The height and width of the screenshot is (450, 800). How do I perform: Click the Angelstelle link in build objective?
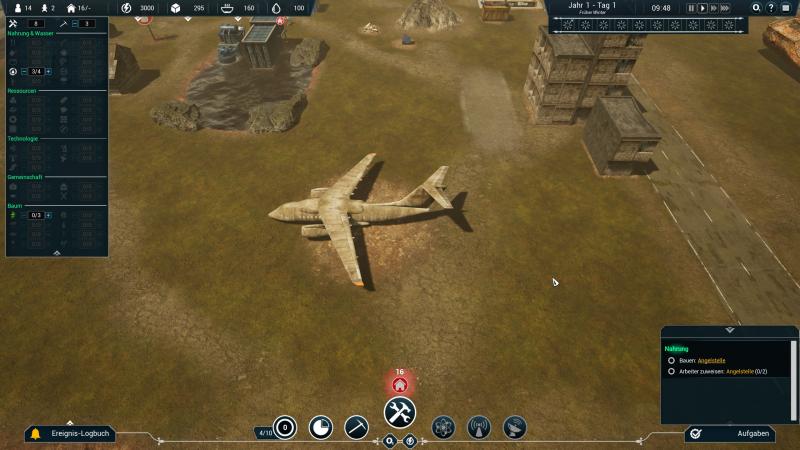pyautogui.click(x=711, y=360)
